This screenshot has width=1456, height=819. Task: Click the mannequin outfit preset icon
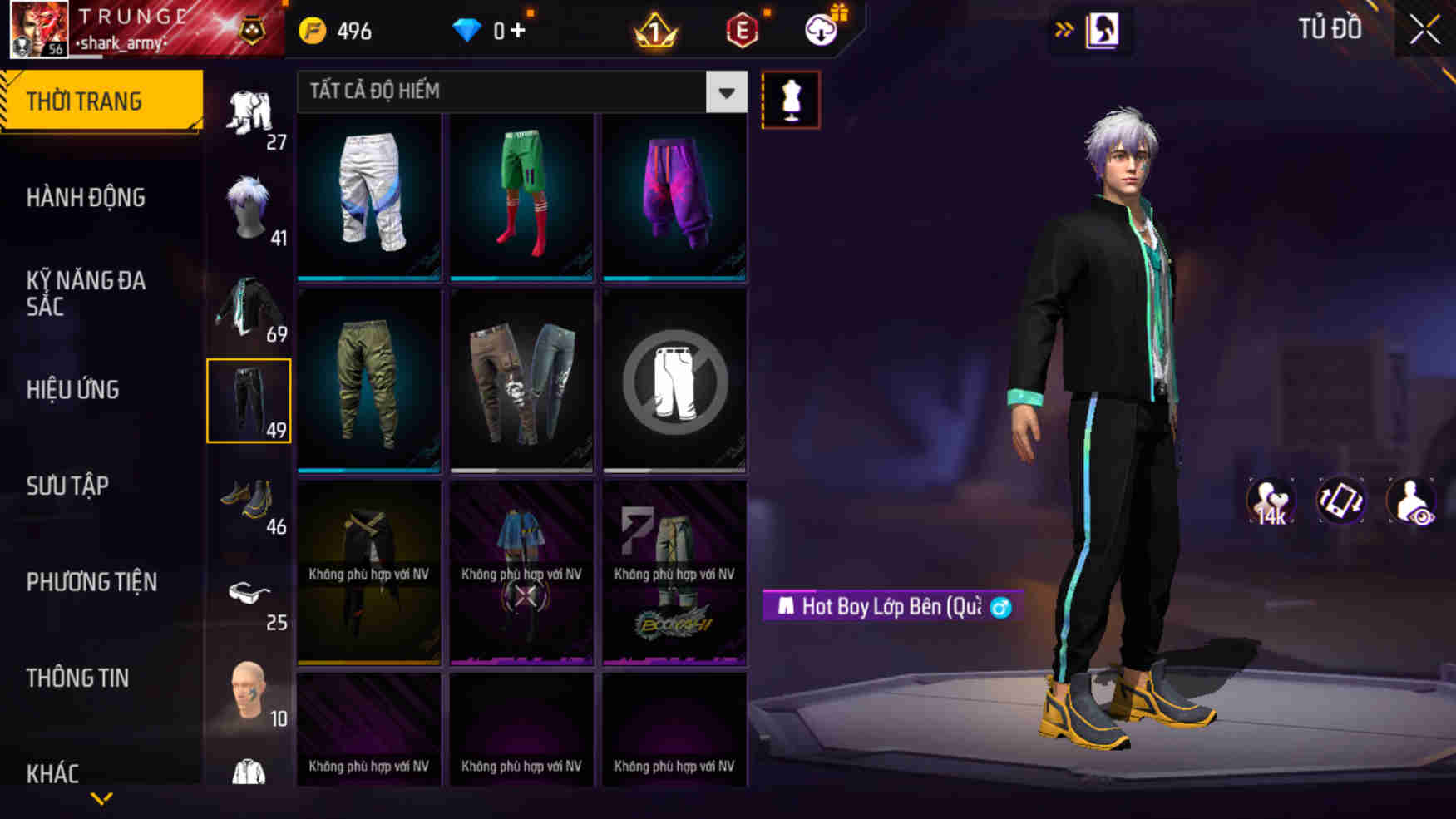pos(791,99)
